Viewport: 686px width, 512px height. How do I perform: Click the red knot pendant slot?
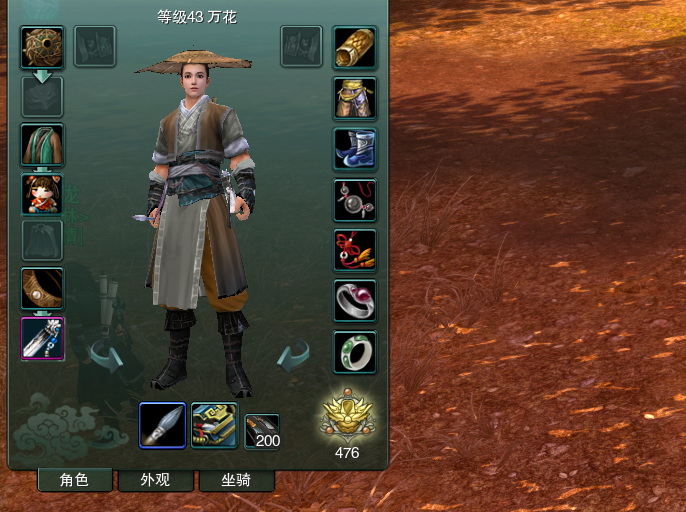(x=354, y=250)
